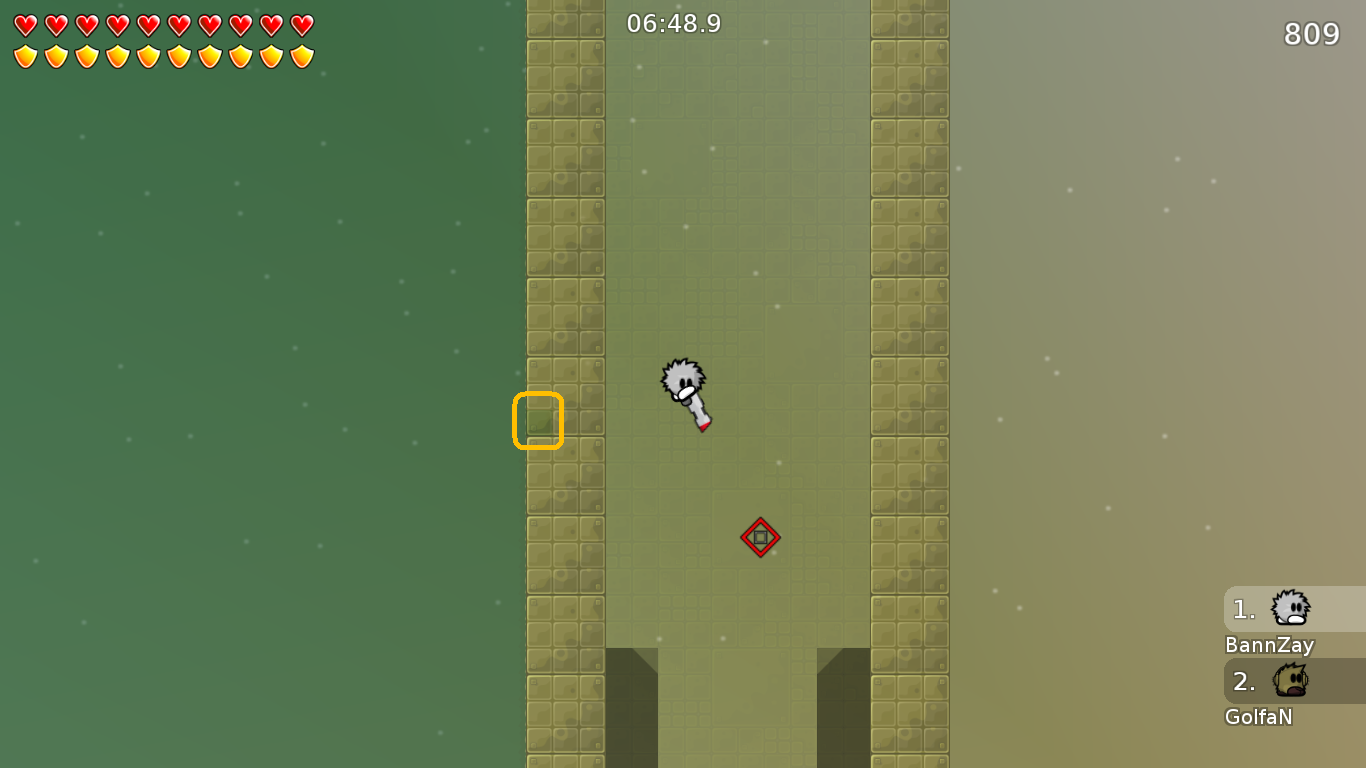Click the red diamond checkpoint marker

point(760,537)
